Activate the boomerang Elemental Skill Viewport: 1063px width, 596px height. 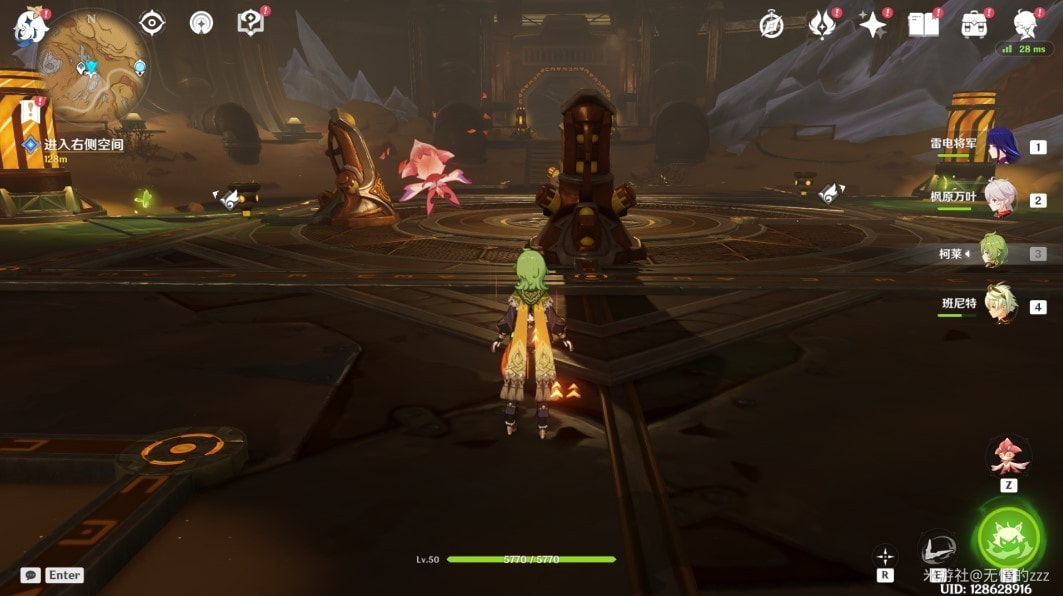click(938, 549)
